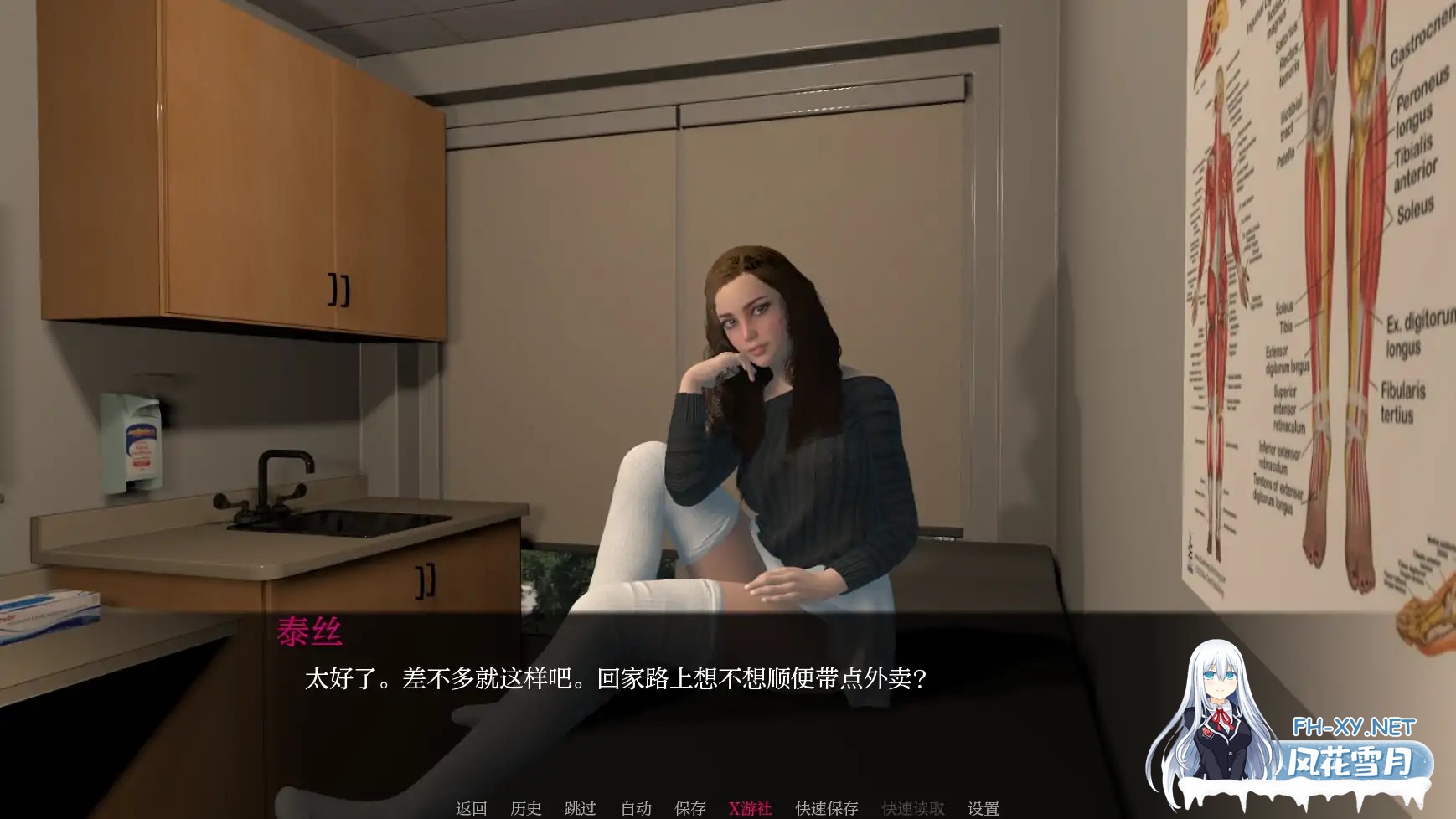Click 返回 to roll back dialogue
The height and width of the screenshot is (819, 1456).
(x=470, y=809)
